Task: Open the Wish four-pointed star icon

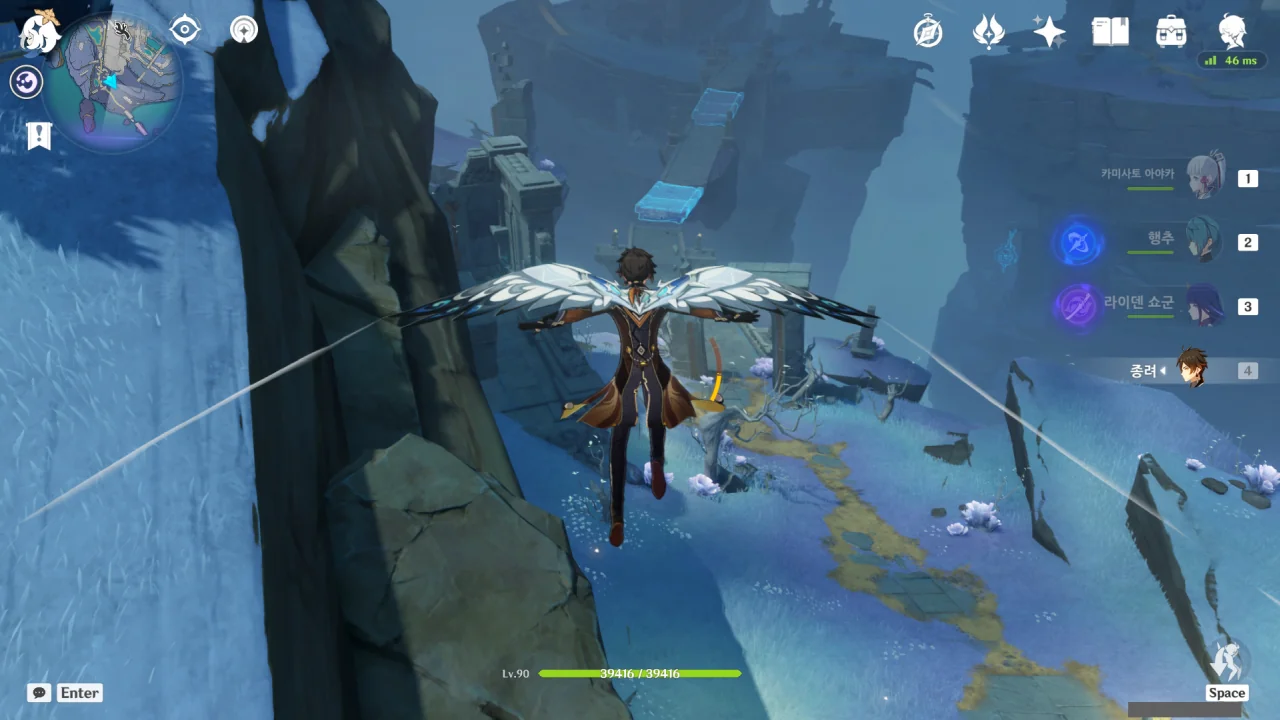Action: pos(1049,32)
